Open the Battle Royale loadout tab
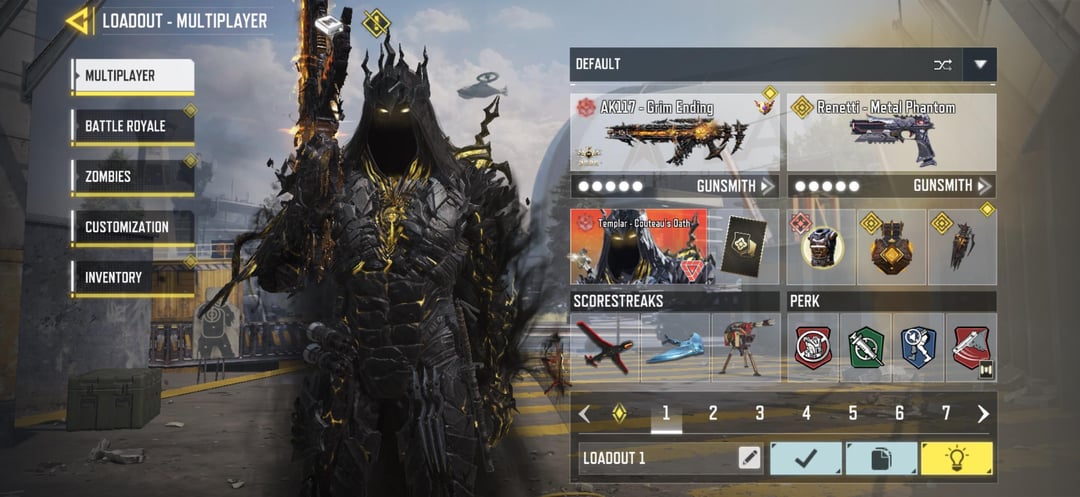This screenshot has width=1080, height=497. [131, 127]
